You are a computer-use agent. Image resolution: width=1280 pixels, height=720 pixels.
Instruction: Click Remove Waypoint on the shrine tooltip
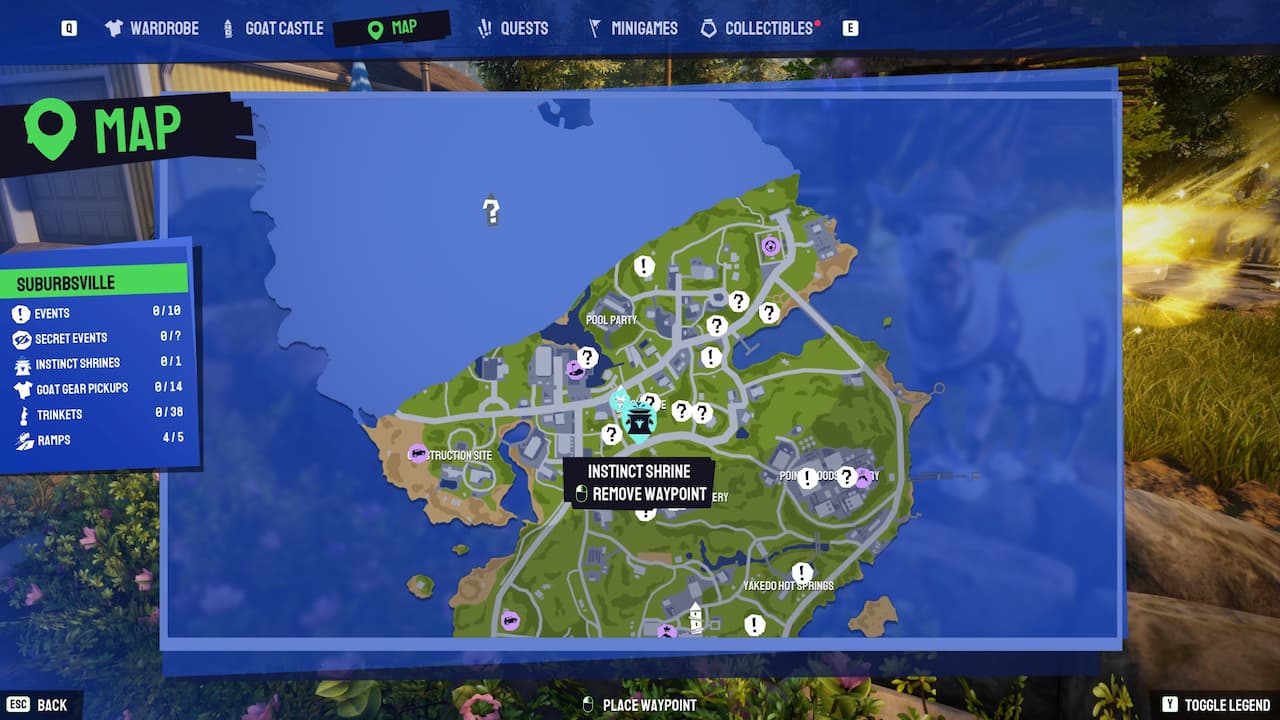[650, 493]
